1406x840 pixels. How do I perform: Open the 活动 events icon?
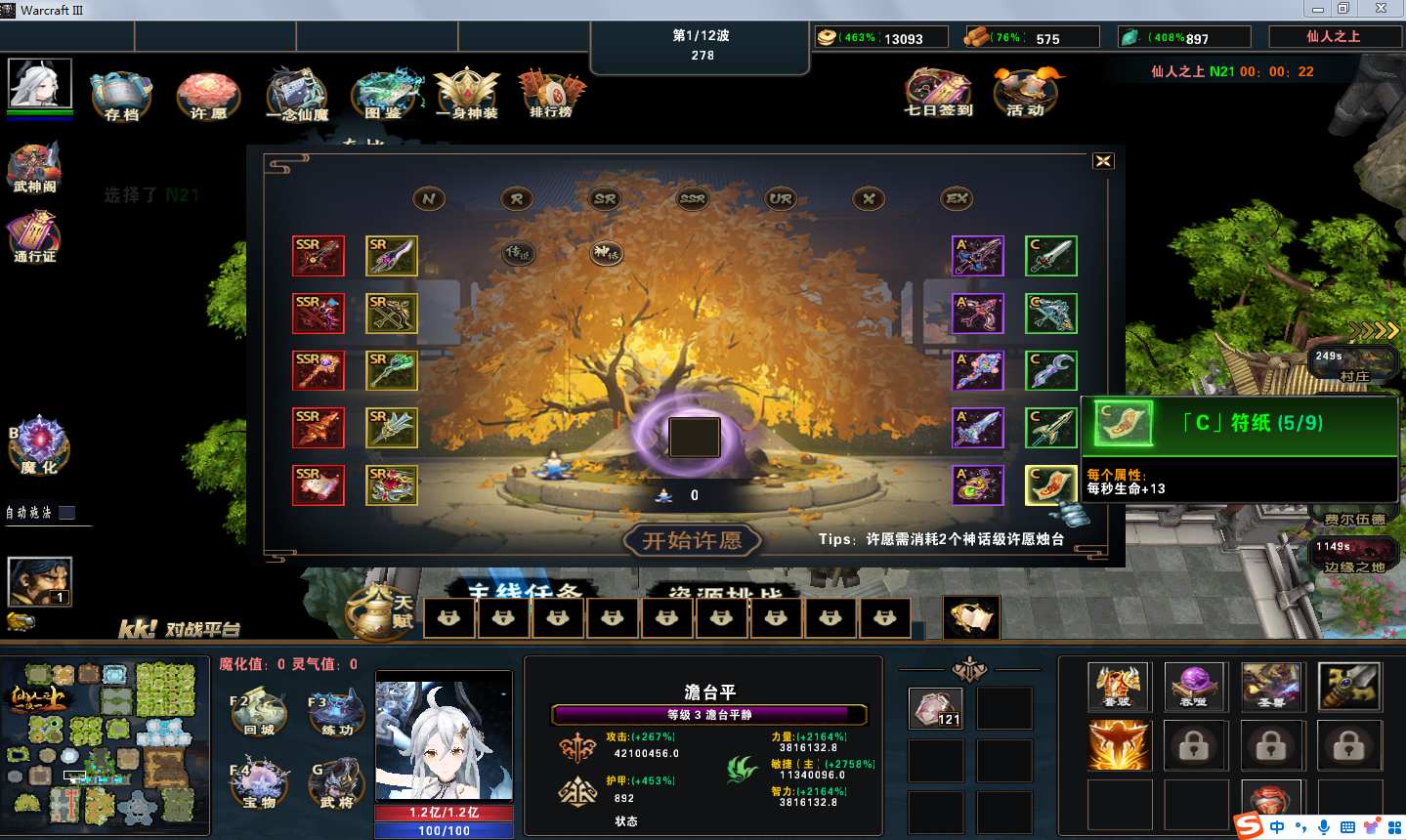pyautogui.click(x=1025, y=92)
